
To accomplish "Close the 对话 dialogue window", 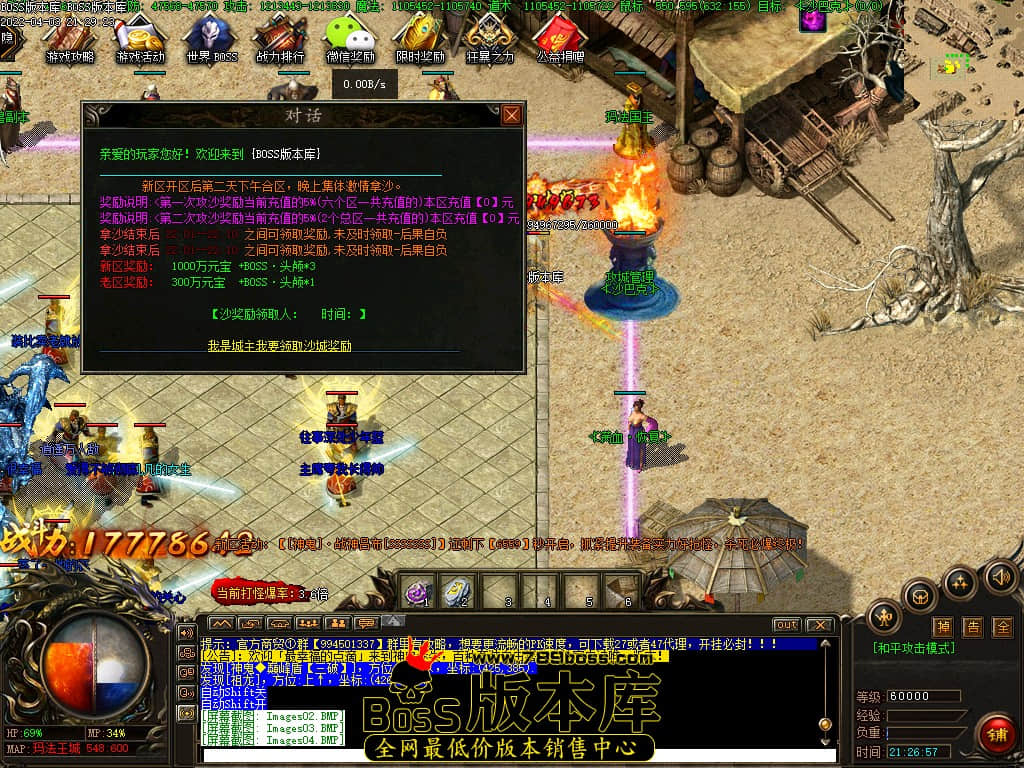I will click(512, 115).
